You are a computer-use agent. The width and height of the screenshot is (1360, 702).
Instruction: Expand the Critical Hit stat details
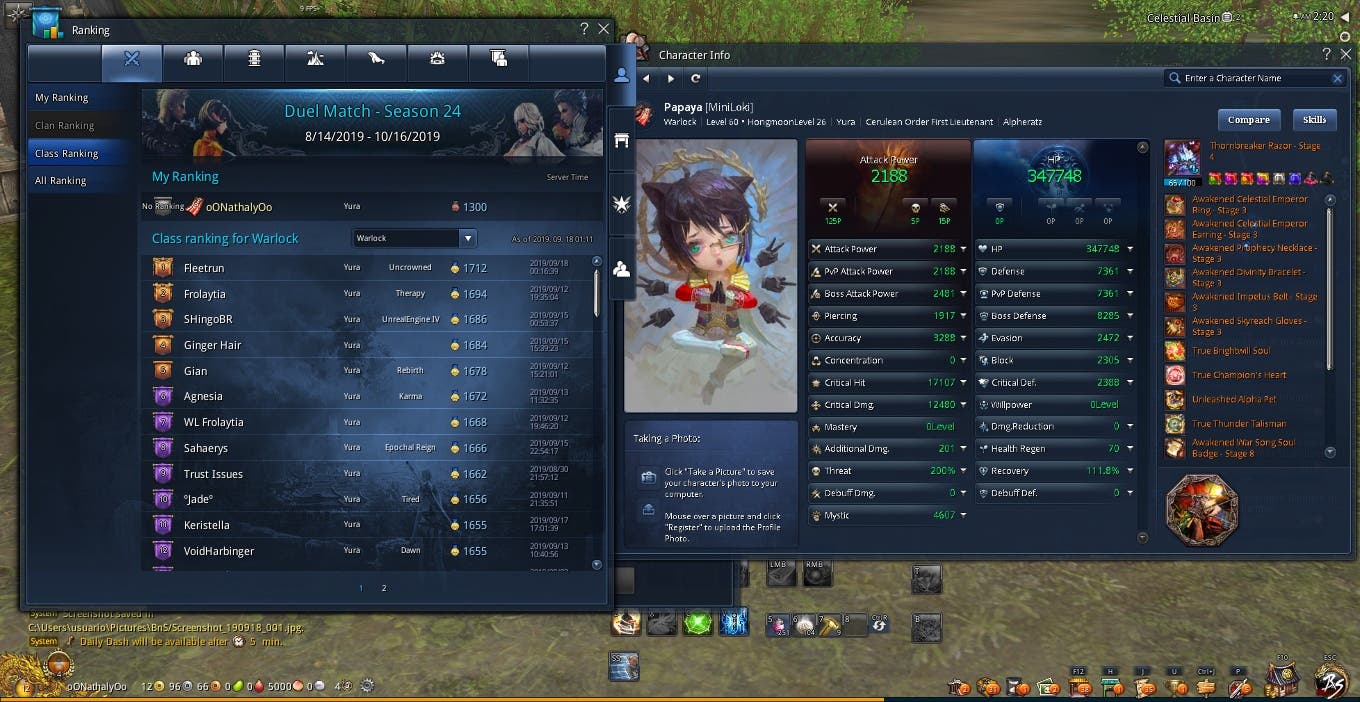963,383
